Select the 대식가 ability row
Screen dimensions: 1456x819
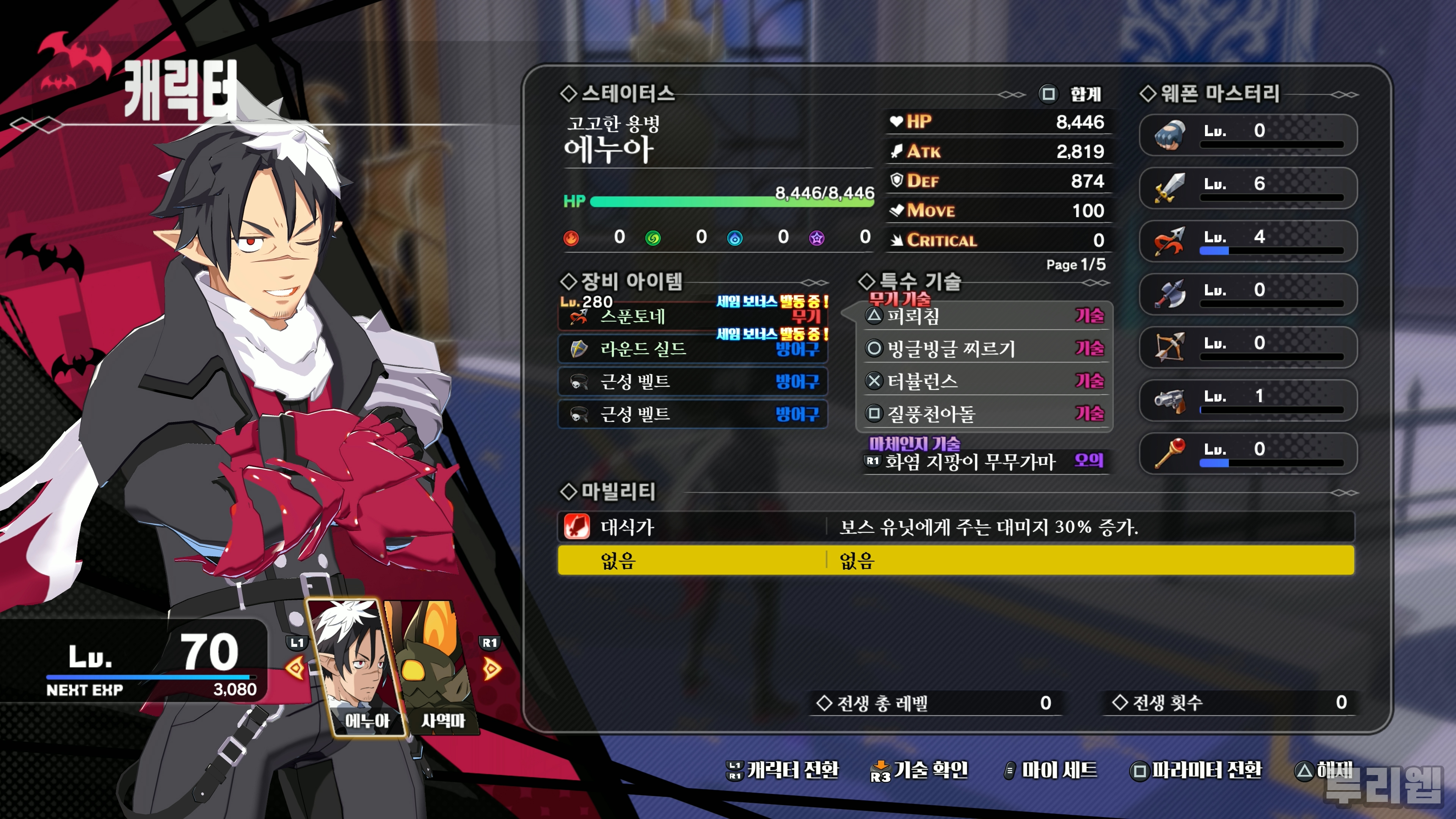[x=955, y=527]
